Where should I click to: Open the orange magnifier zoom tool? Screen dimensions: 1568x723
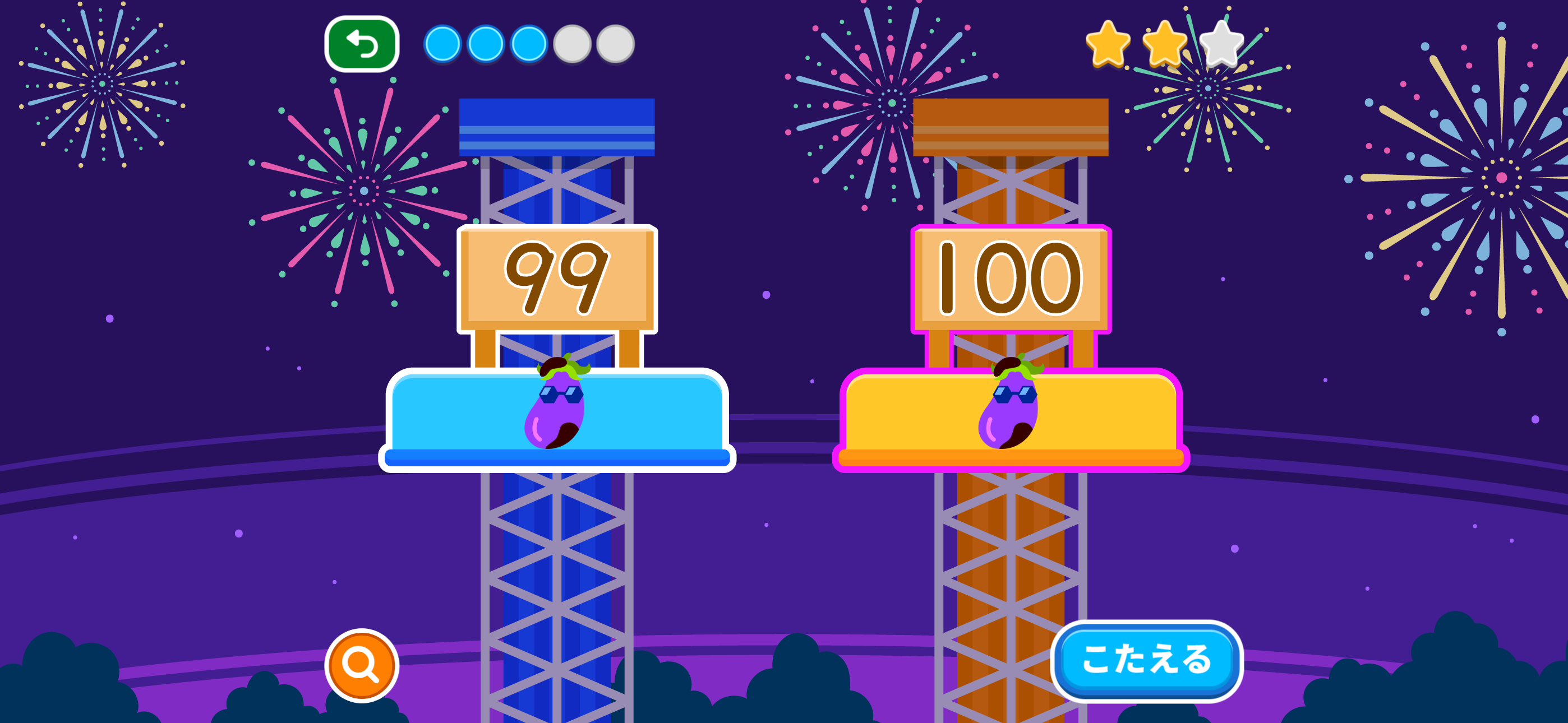361,667
